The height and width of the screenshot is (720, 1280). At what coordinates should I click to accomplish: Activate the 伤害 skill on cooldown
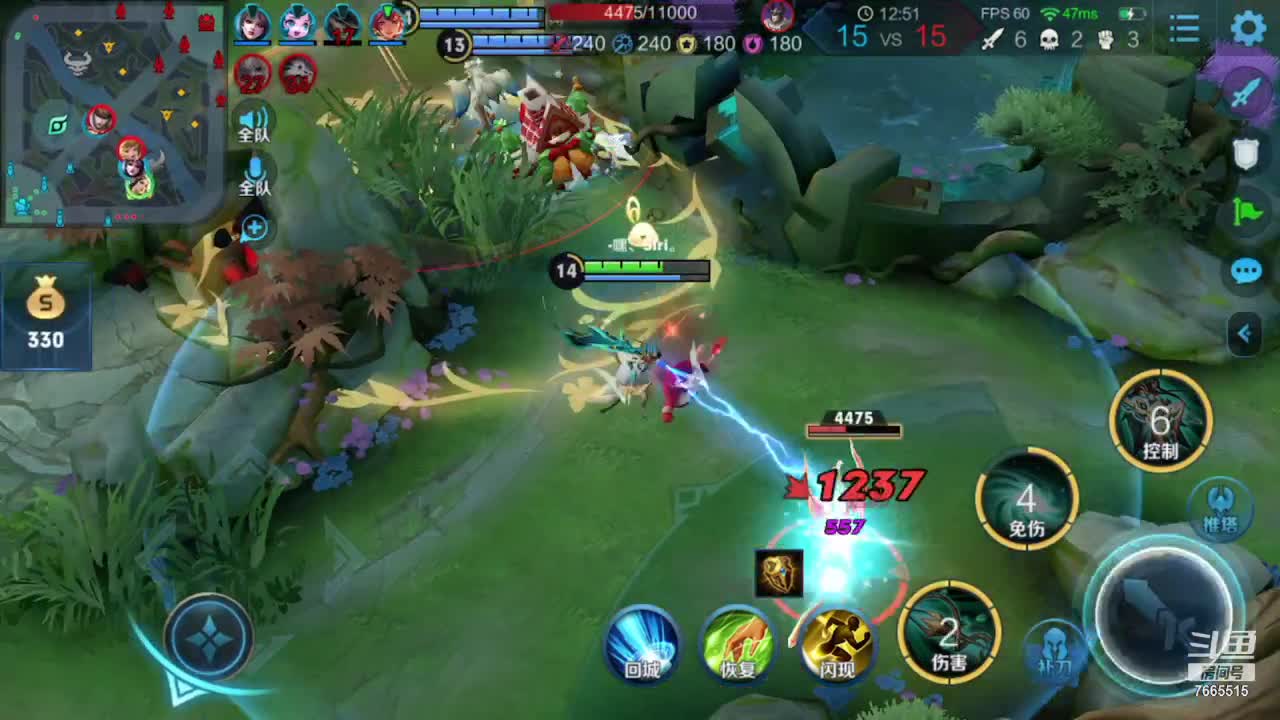pos(949,632)
